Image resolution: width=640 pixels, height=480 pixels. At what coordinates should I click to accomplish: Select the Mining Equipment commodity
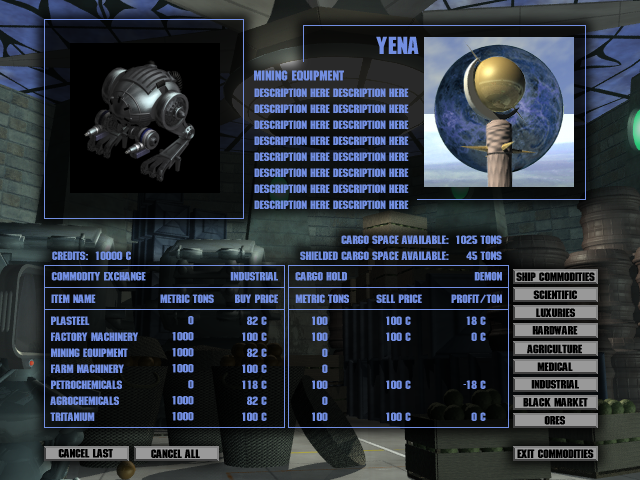coord(90,353)
